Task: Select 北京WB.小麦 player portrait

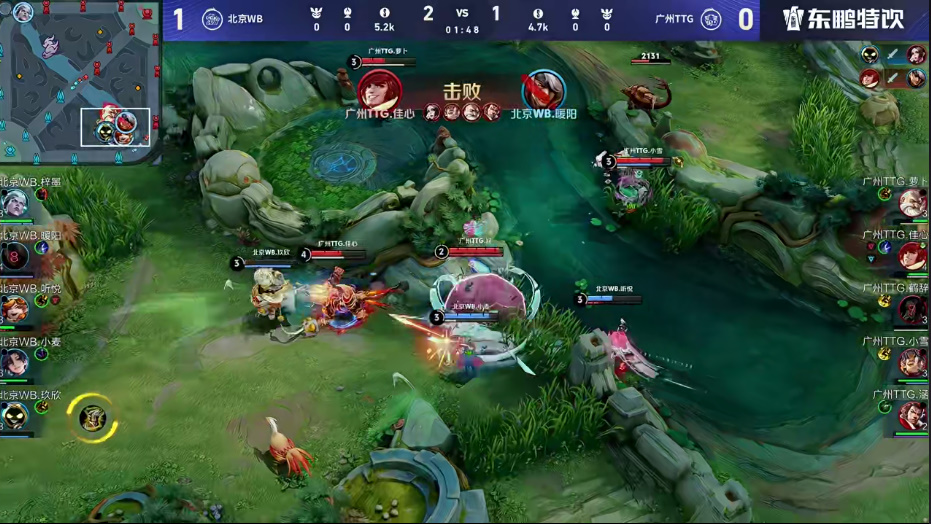Action: (14, 363)
